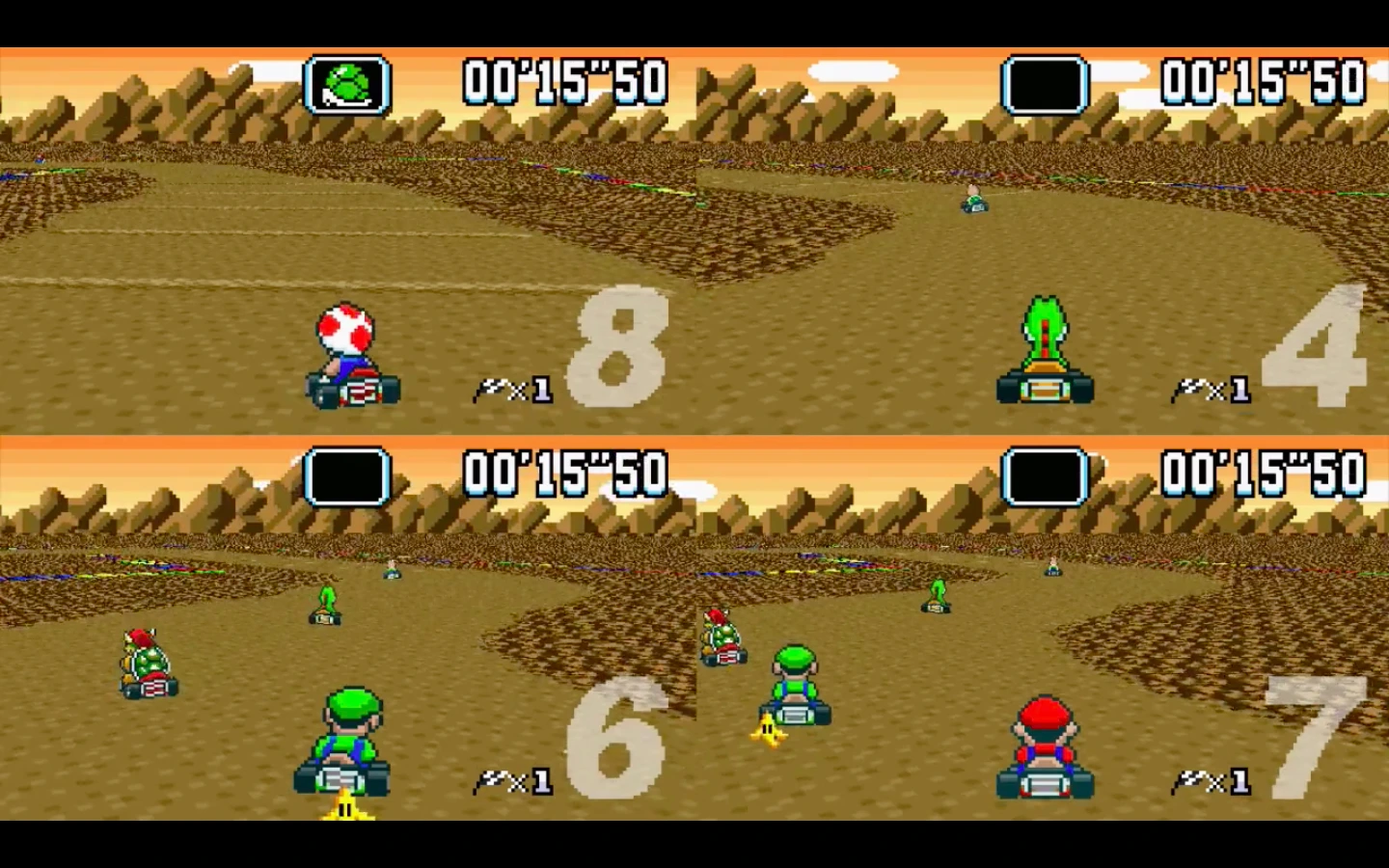Viewport: 1389px width, 868px height.
Task: Click the lap counter x1 in Luigi's screen
Action: [x=513, y=783]
